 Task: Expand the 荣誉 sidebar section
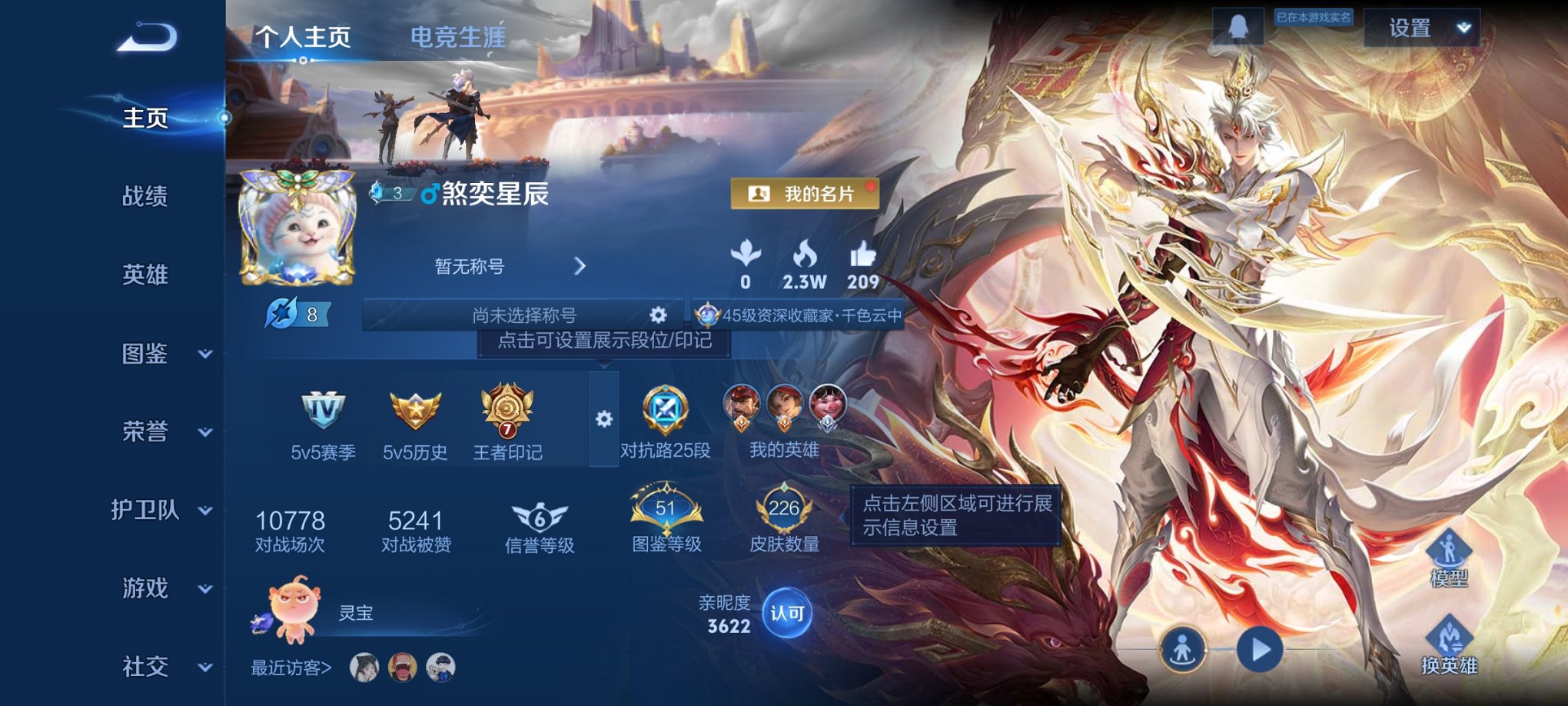coord(144,432)
